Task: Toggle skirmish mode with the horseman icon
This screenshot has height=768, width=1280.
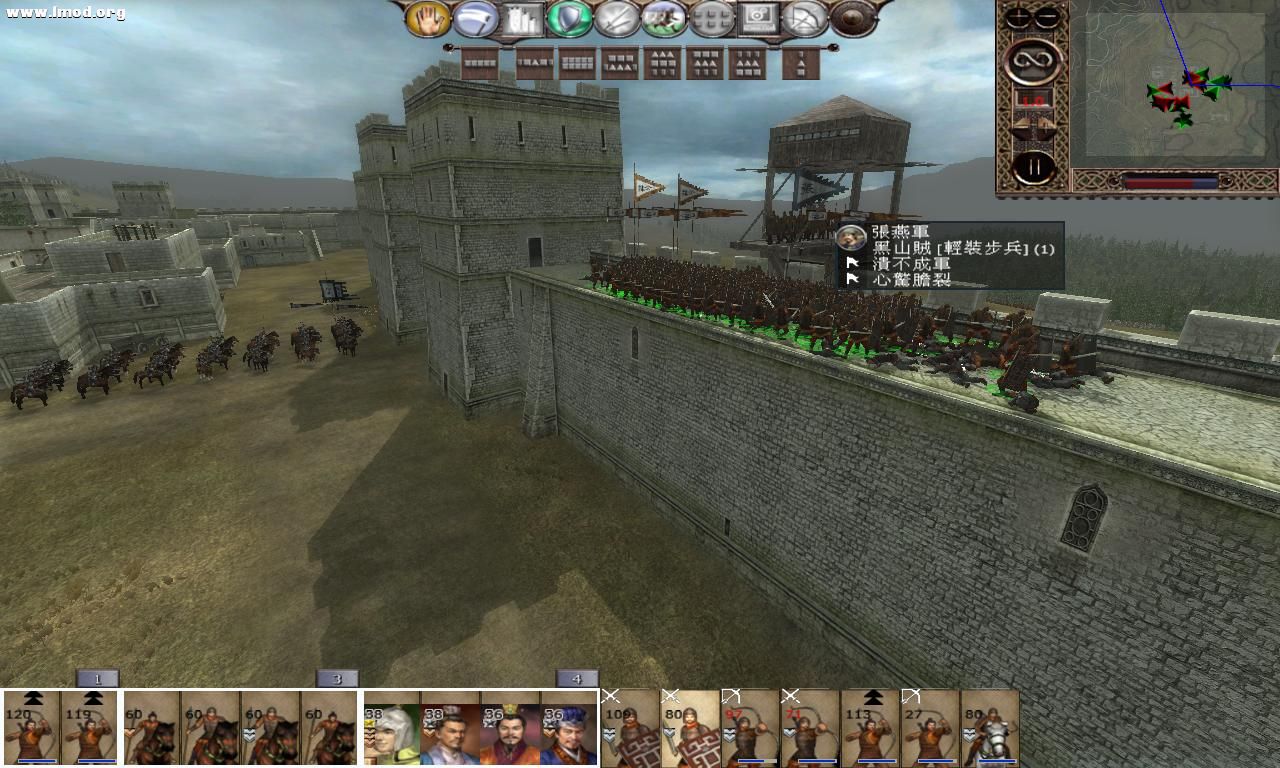Action: 663,20
